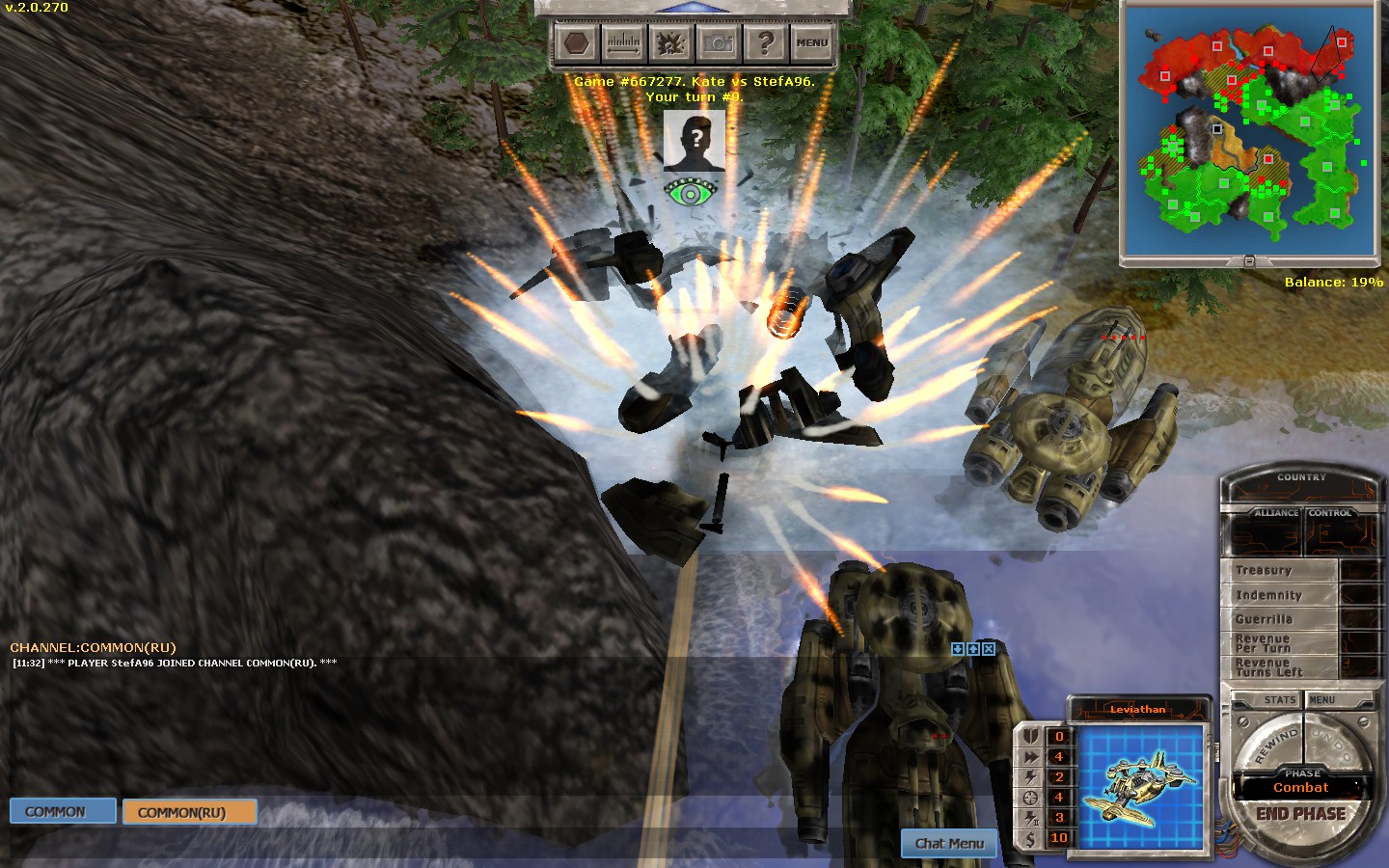This screenshot has height=868, width=1389.
Task: Click the lightning attack icon in unit stats
Action: 1028,777
